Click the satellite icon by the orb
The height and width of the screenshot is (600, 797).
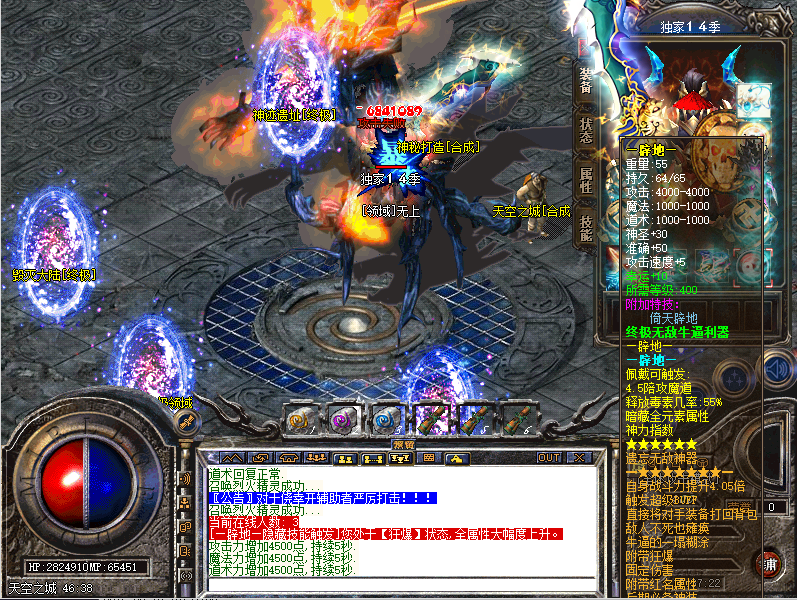[x=185, y=422]
